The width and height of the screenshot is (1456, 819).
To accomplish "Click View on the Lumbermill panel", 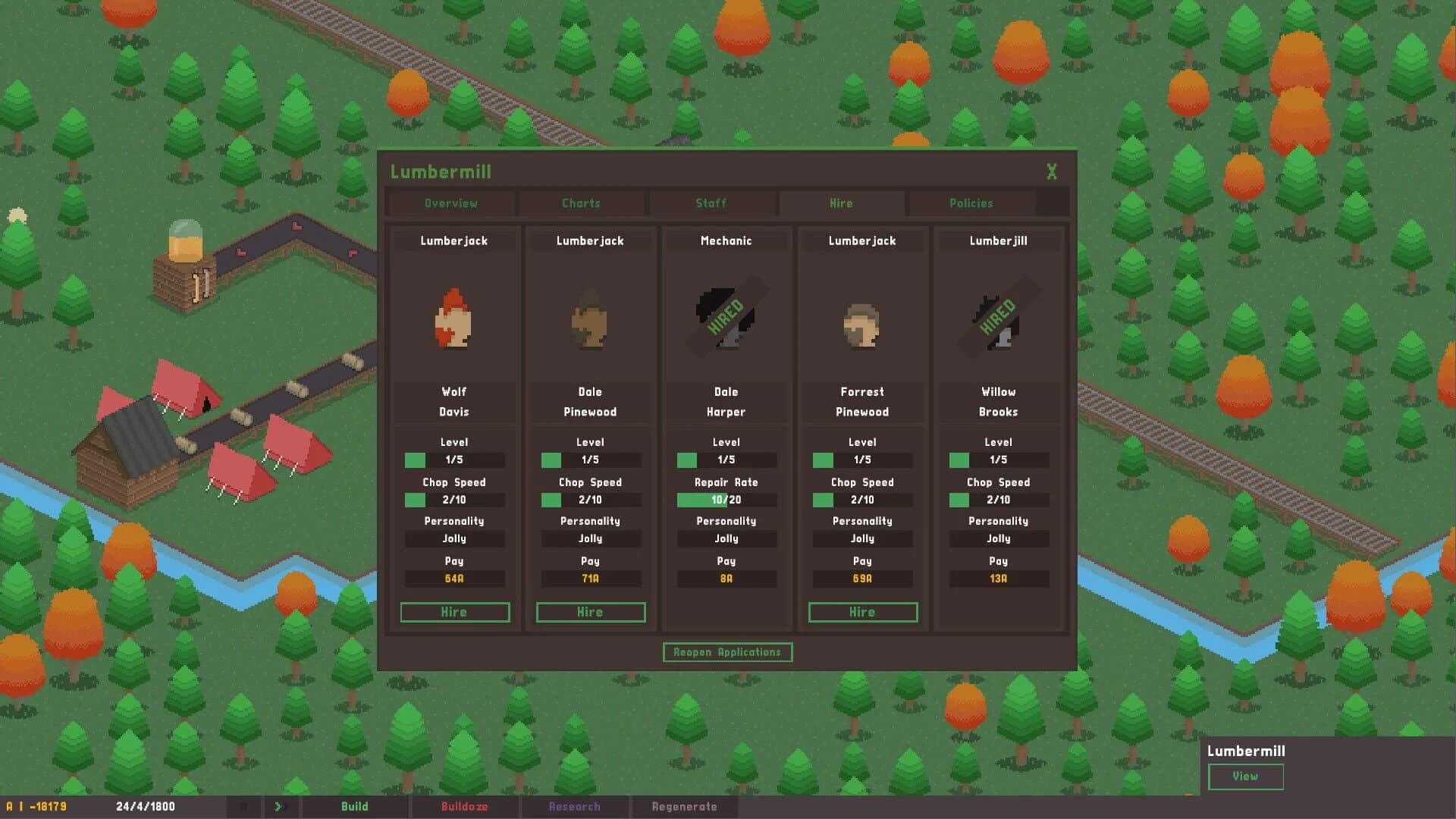I will click(x=1245, y=777).
